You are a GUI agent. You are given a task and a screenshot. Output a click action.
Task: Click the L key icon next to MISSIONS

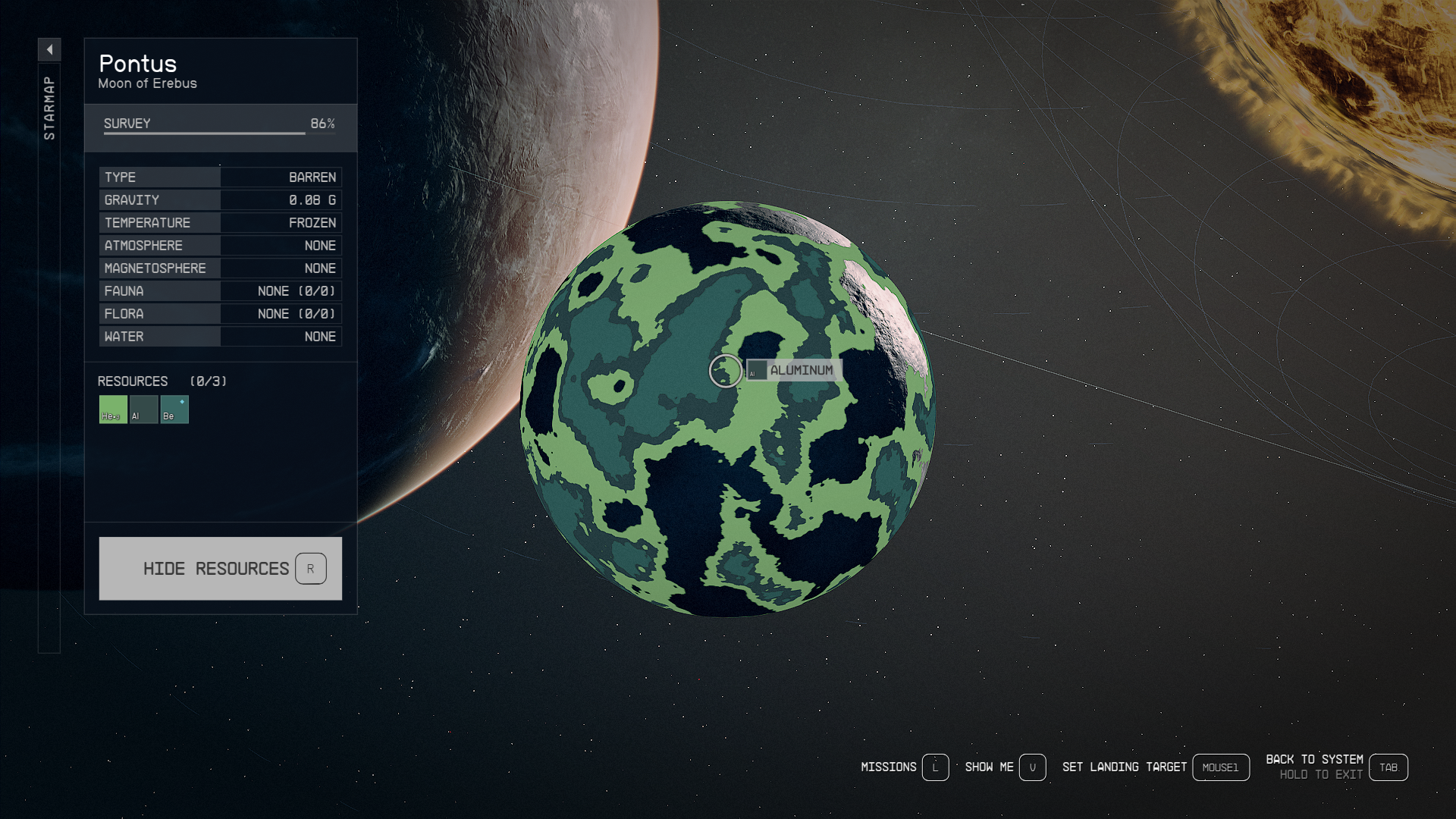pos(935,767)
